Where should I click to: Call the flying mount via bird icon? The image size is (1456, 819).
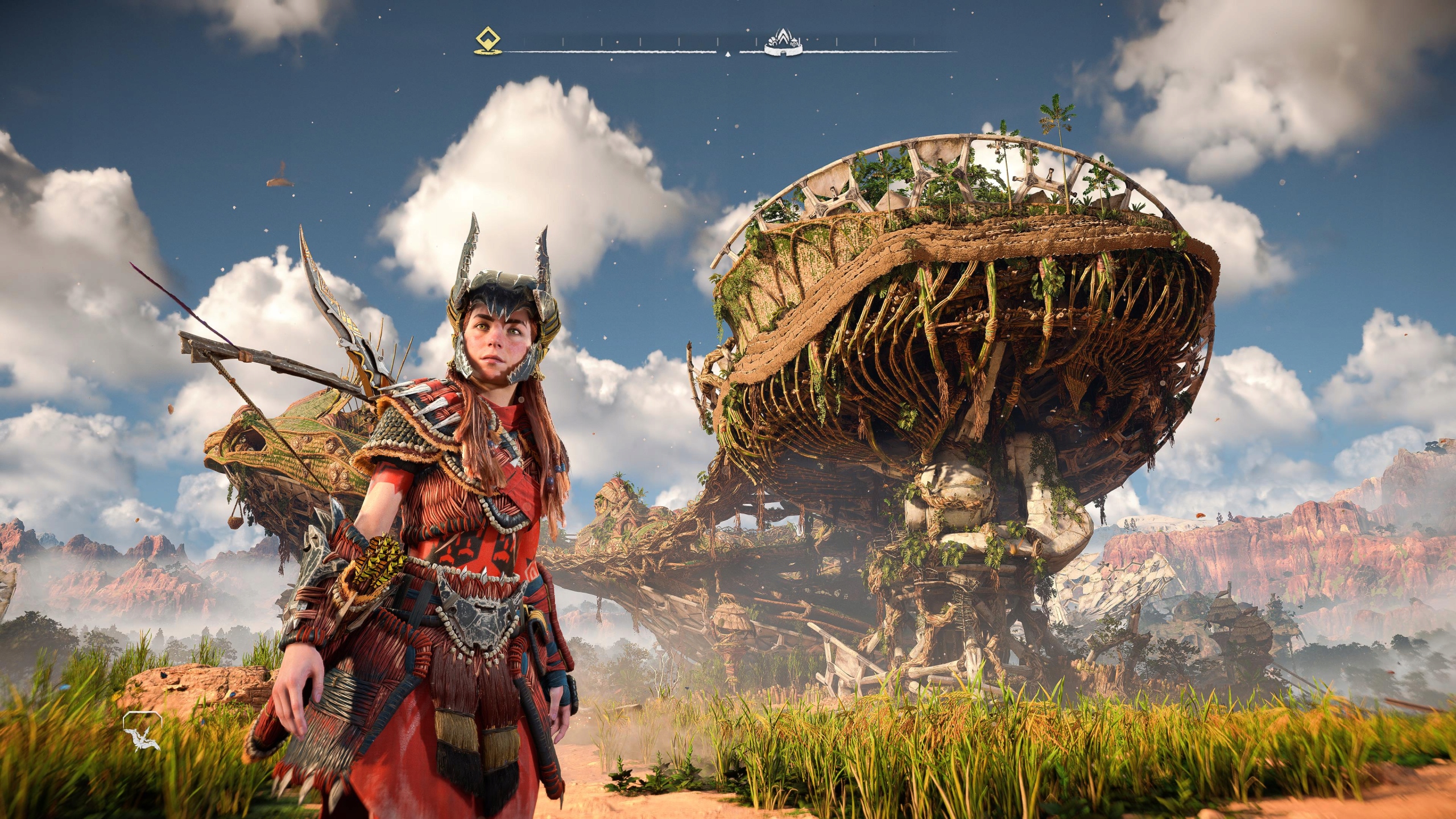click(142, 730)
